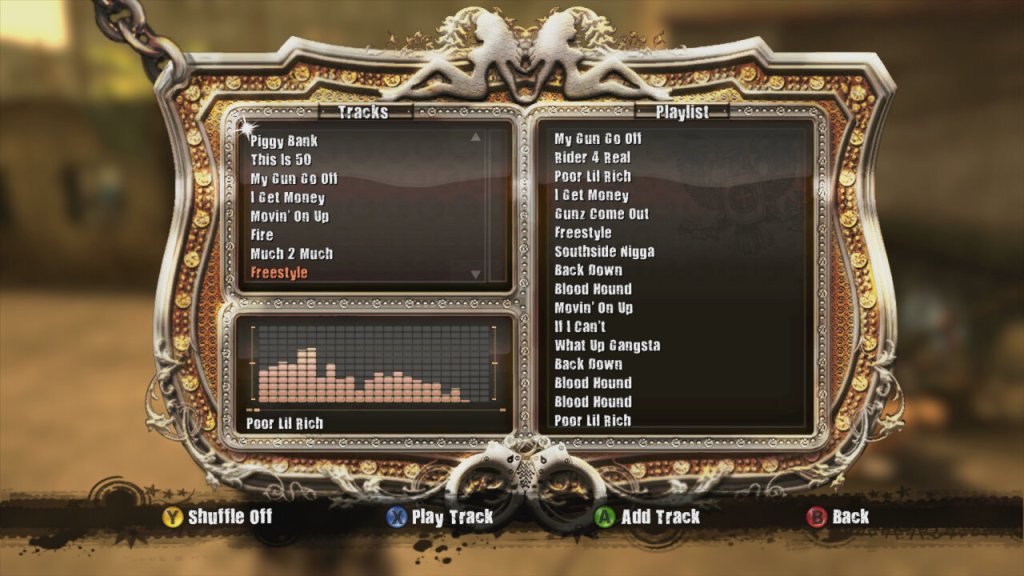The width and height of the screenshot is (1024, 576).
Task: Select I Get Money in Tracks list
Action: [x=288, y=198]
